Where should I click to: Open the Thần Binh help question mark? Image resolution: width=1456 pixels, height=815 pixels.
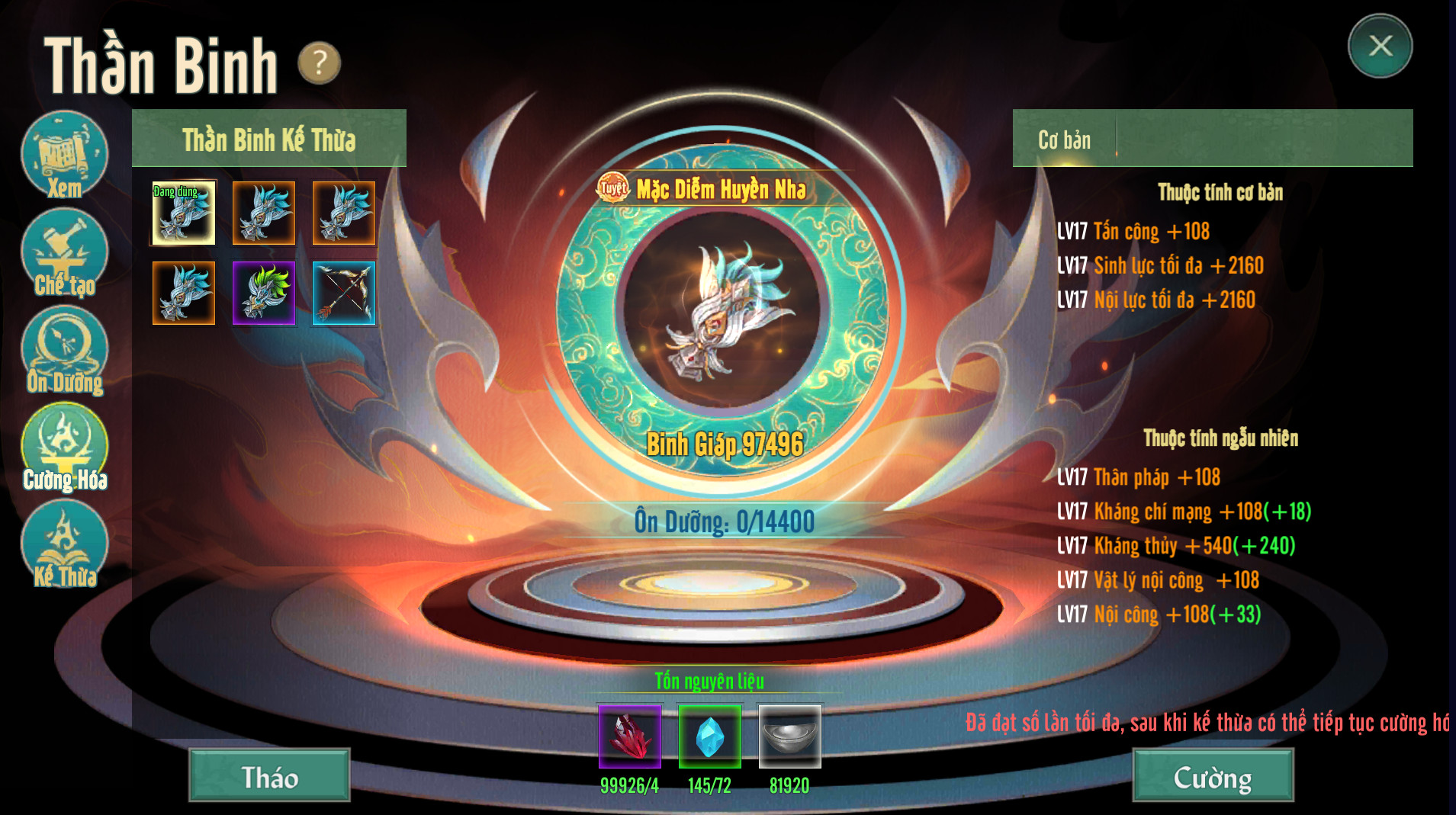319,63
